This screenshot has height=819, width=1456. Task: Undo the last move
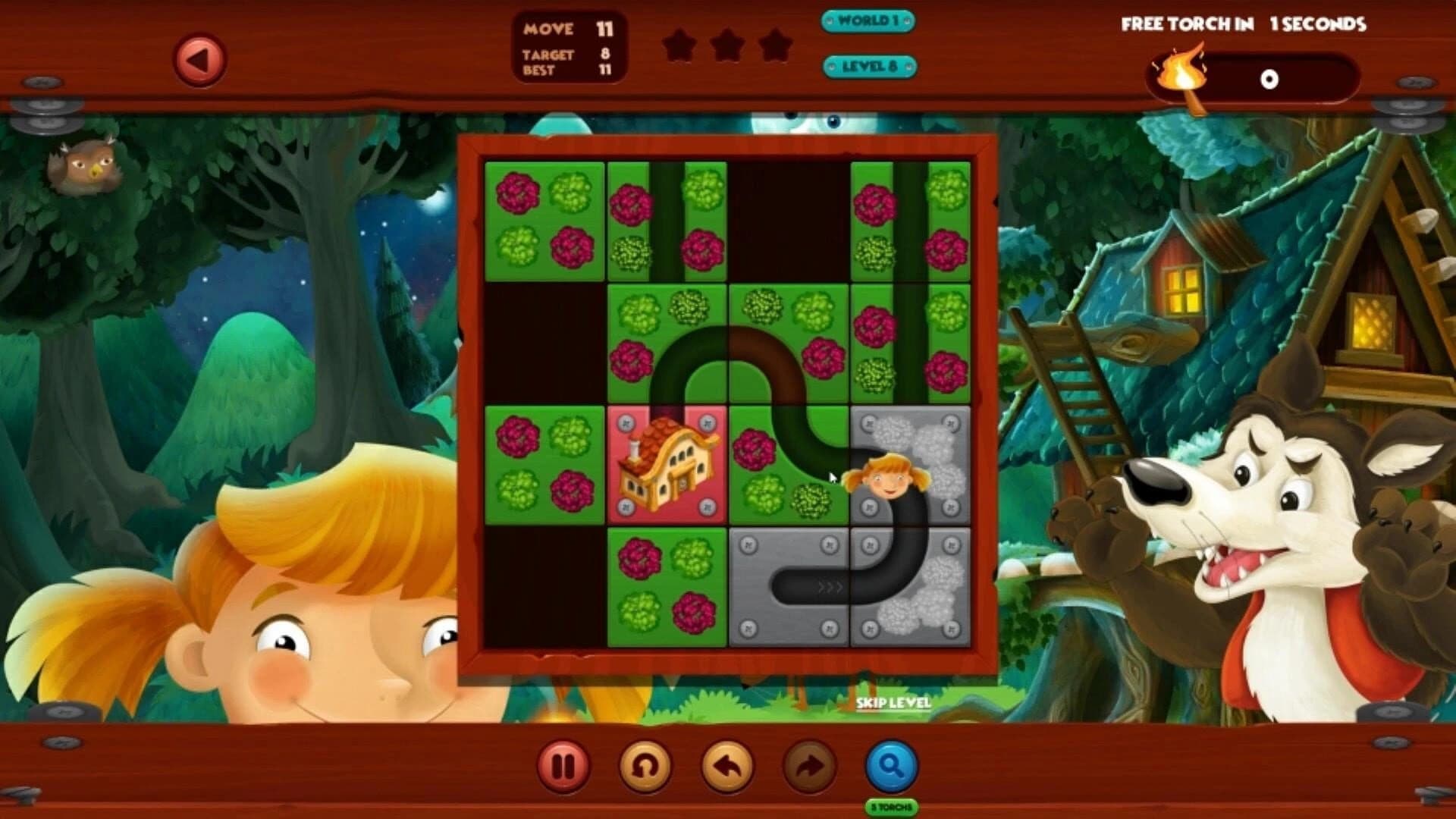726,766
